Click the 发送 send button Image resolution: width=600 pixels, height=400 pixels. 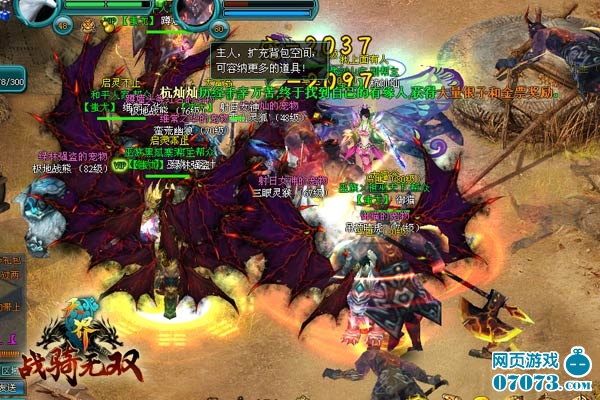[x=8, y=372]
